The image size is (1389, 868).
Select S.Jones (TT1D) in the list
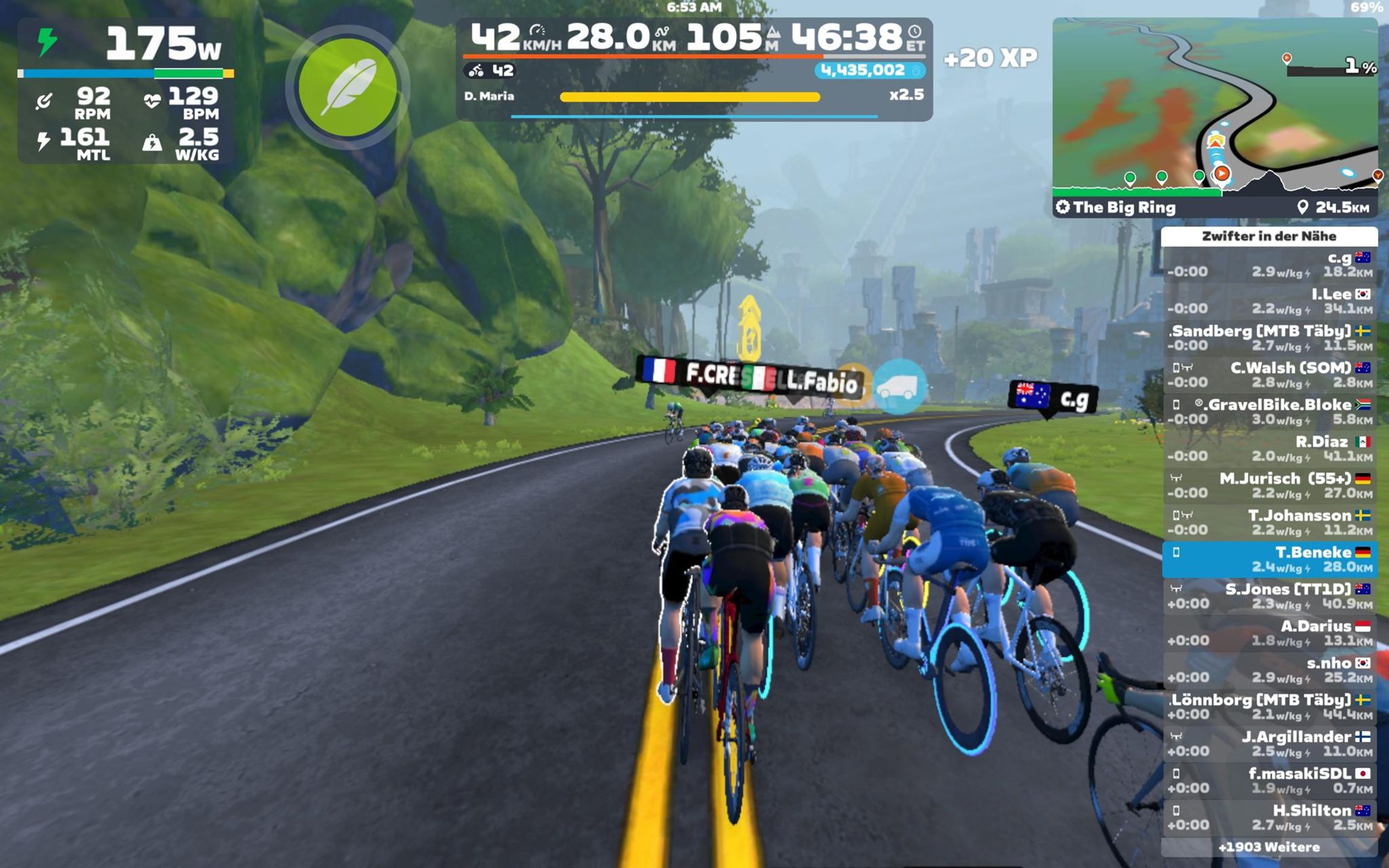1269,596
